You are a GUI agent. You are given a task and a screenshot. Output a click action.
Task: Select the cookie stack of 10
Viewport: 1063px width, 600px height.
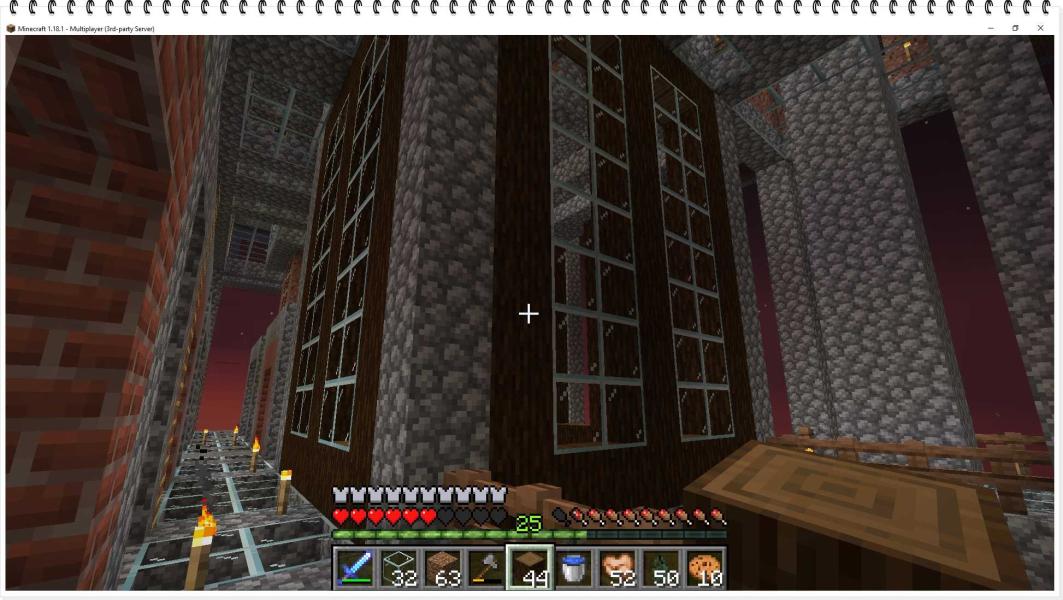point(704,568)
